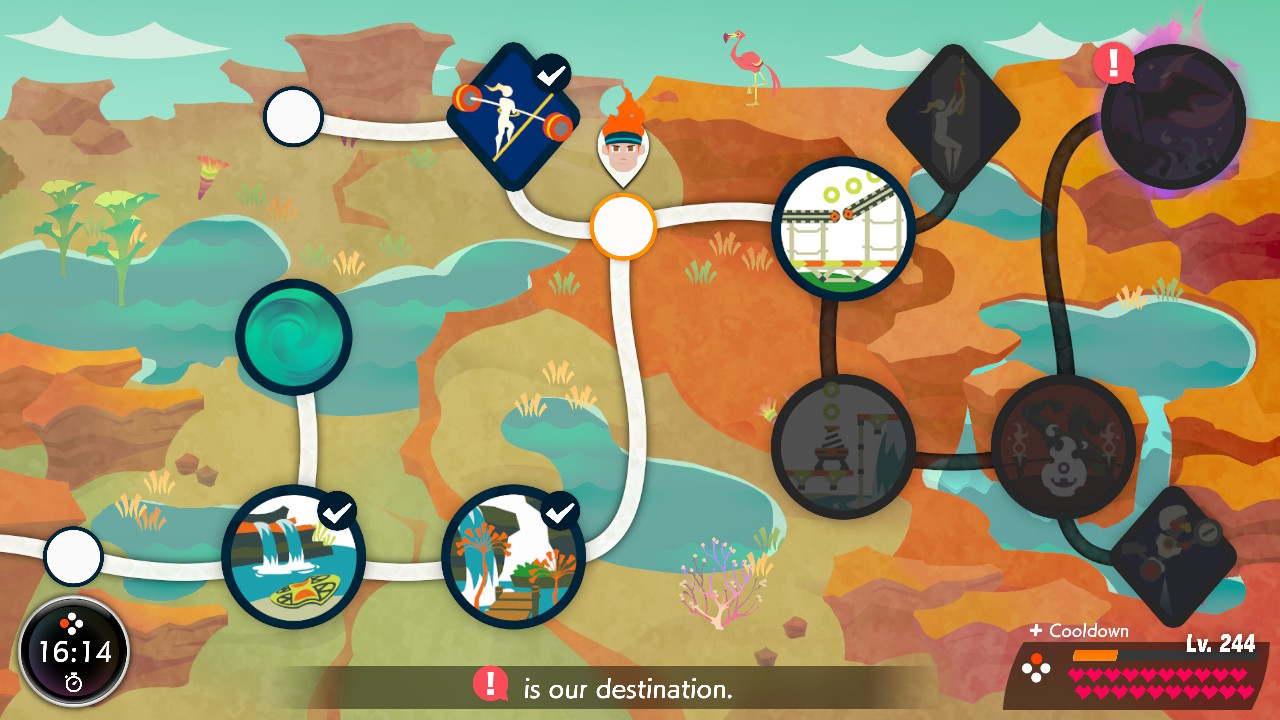
Task: Replay the completed waterfall course node
Action: [293, 556]
